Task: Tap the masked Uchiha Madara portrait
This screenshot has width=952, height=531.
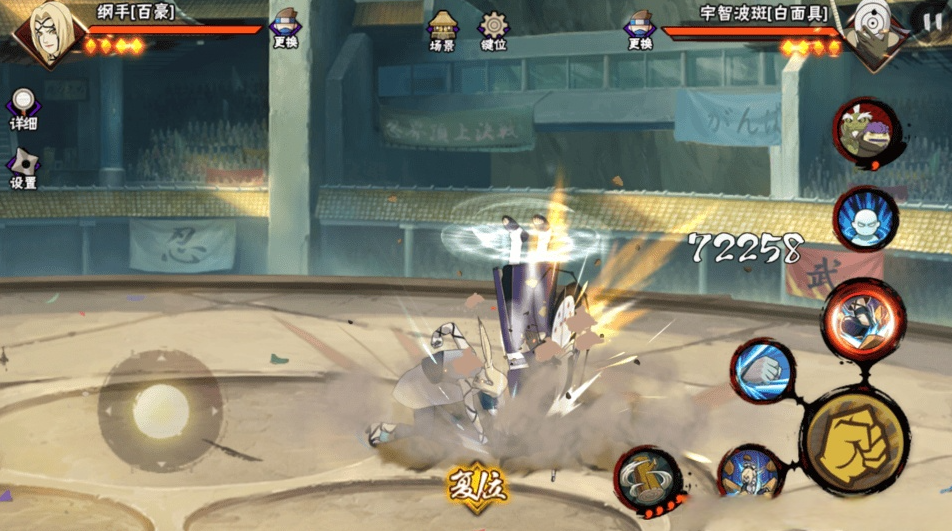Action: [870, 33]
